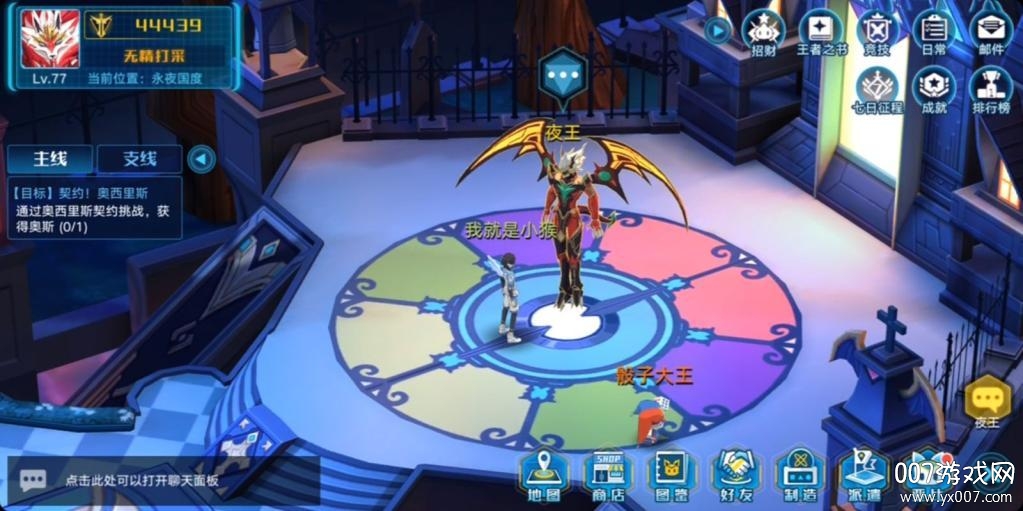Viewport: 1023px width, 511px height.
Task: Open 王者之书 book menu
Action: point(821,35)
